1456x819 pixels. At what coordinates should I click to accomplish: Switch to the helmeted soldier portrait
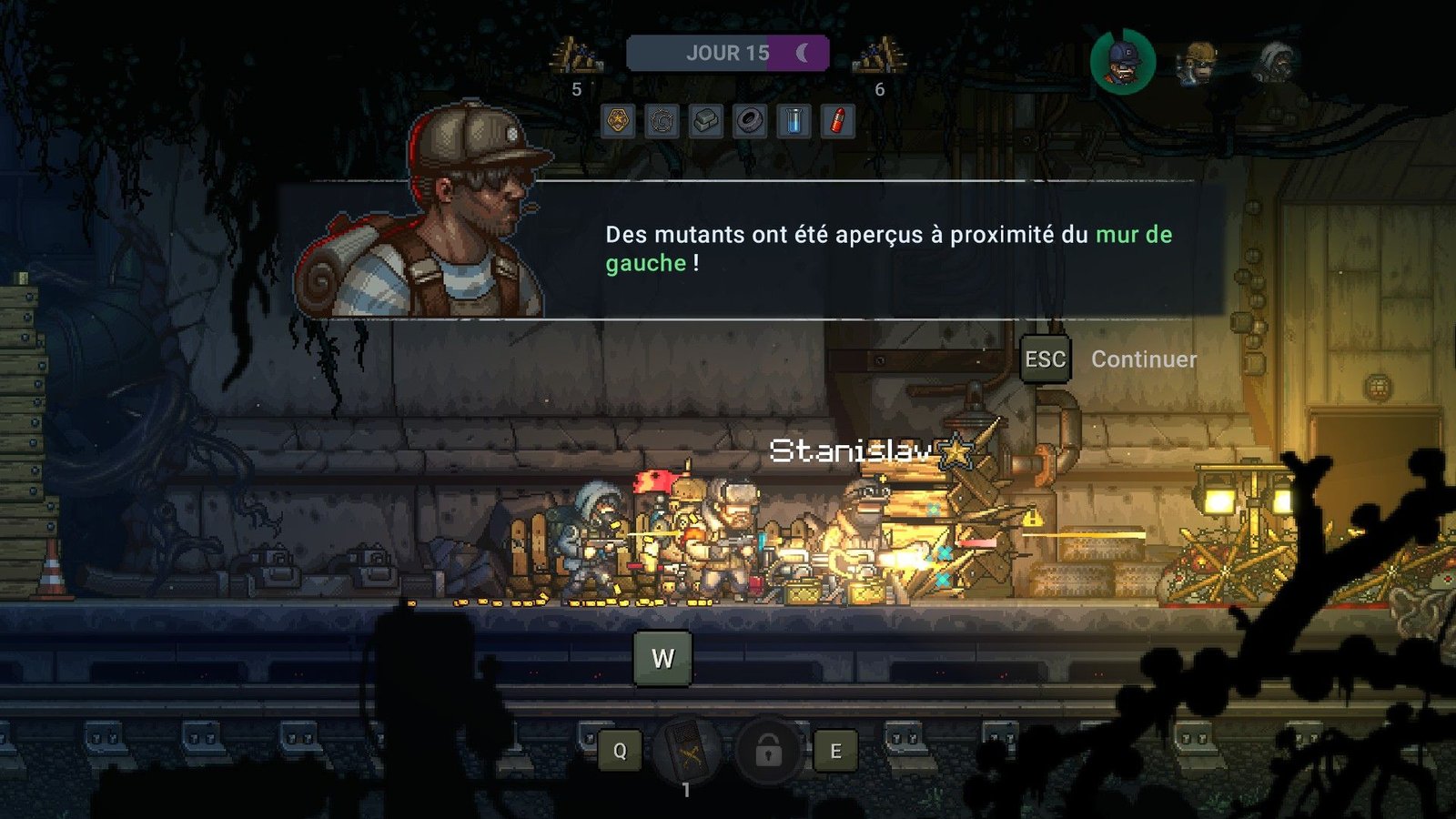coord(1198,62)
